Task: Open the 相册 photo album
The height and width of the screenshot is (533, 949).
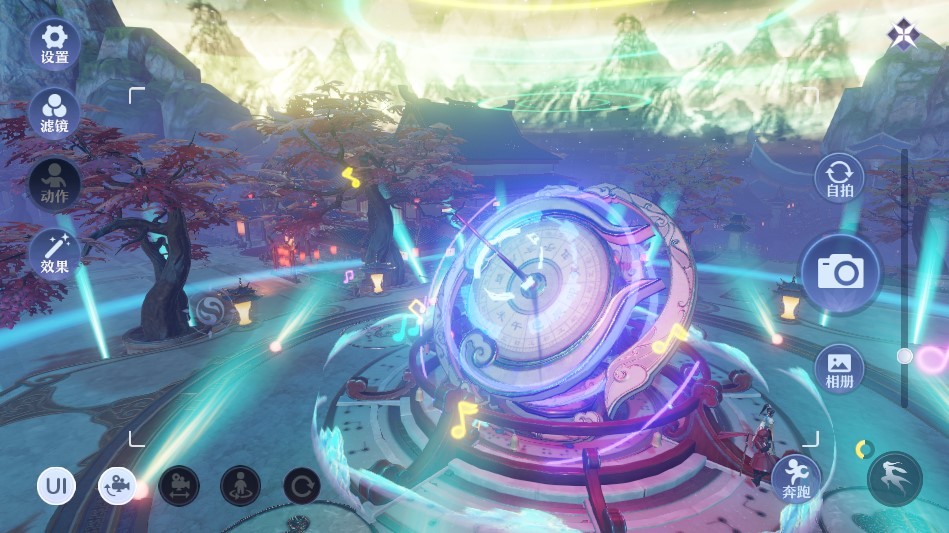Action: 839,368
